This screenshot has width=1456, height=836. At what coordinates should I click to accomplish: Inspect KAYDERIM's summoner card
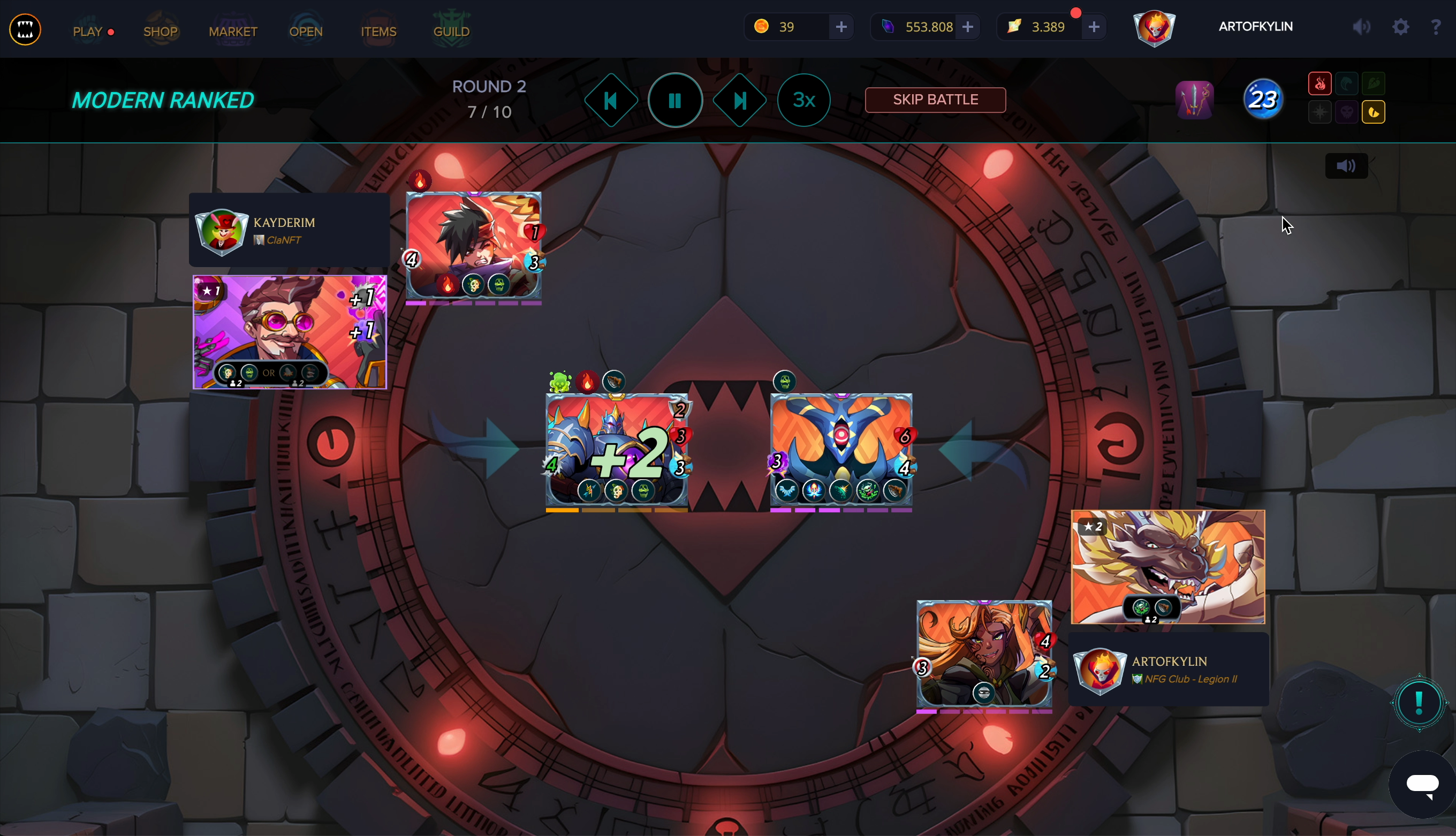[x=290, y=332]
